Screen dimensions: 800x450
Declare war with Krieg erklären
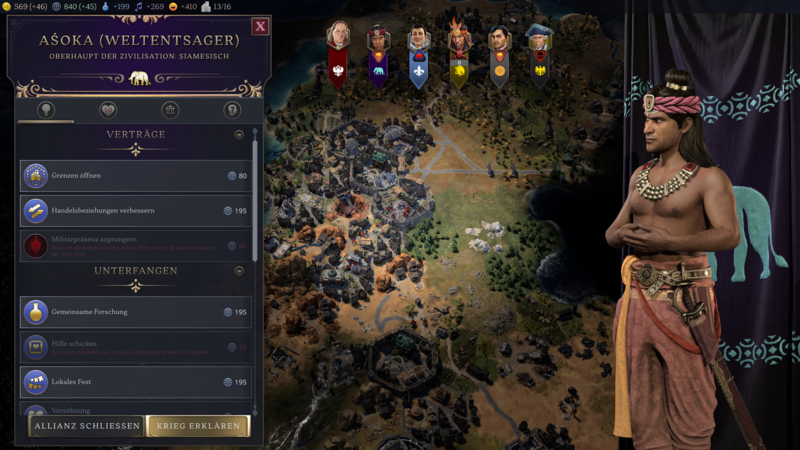click(197, 427)
